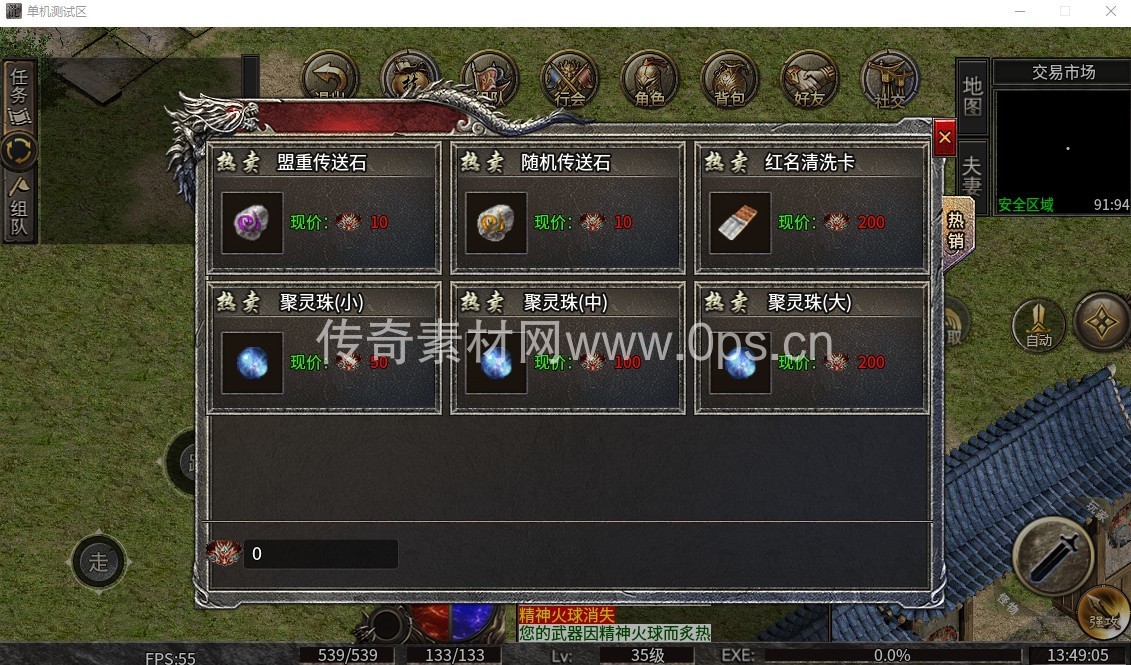Pick the 聚灵珠(中) shop item
Screen dimensions: 1131x665
click(x=567, y=348)
